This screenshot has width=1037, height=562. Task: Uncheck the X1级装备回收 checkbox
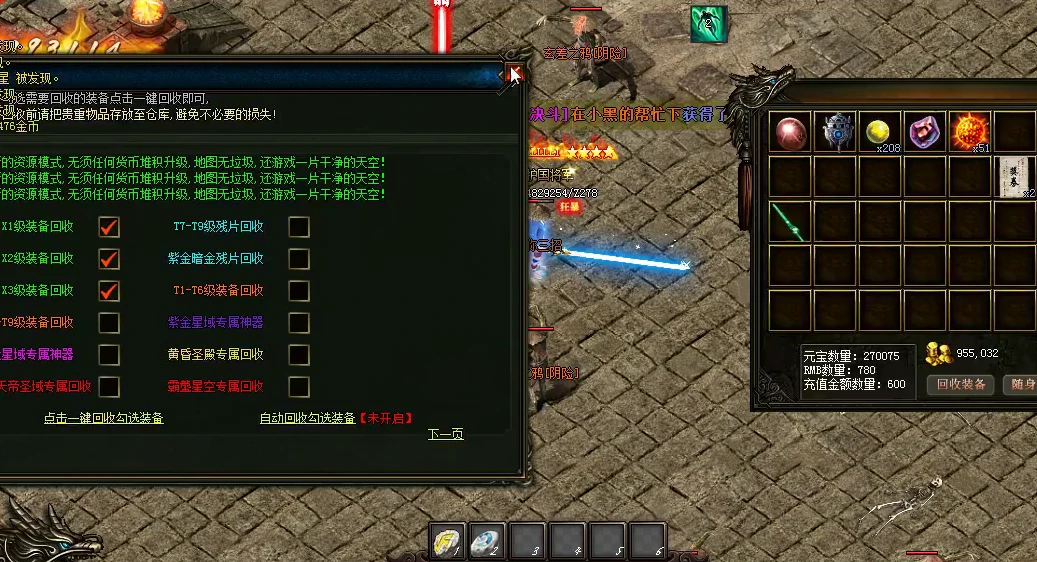(109, 227)
